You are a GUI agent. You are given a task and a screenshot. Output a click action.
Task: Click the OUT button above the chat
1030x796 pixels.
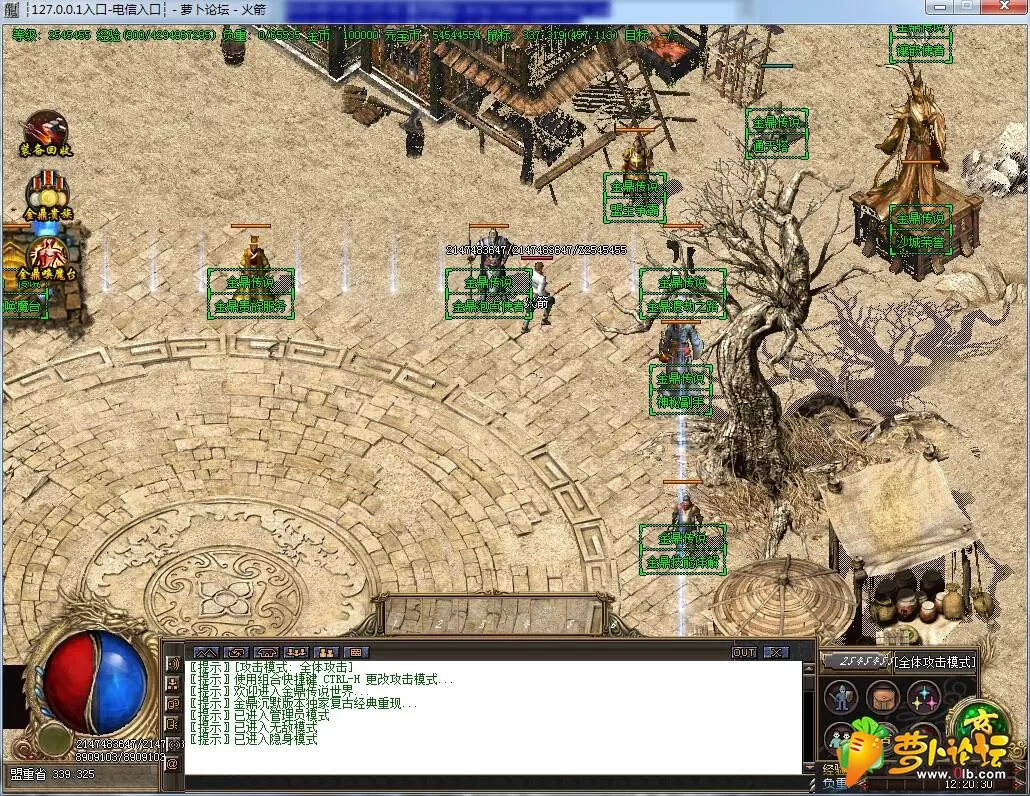point(744,652)
